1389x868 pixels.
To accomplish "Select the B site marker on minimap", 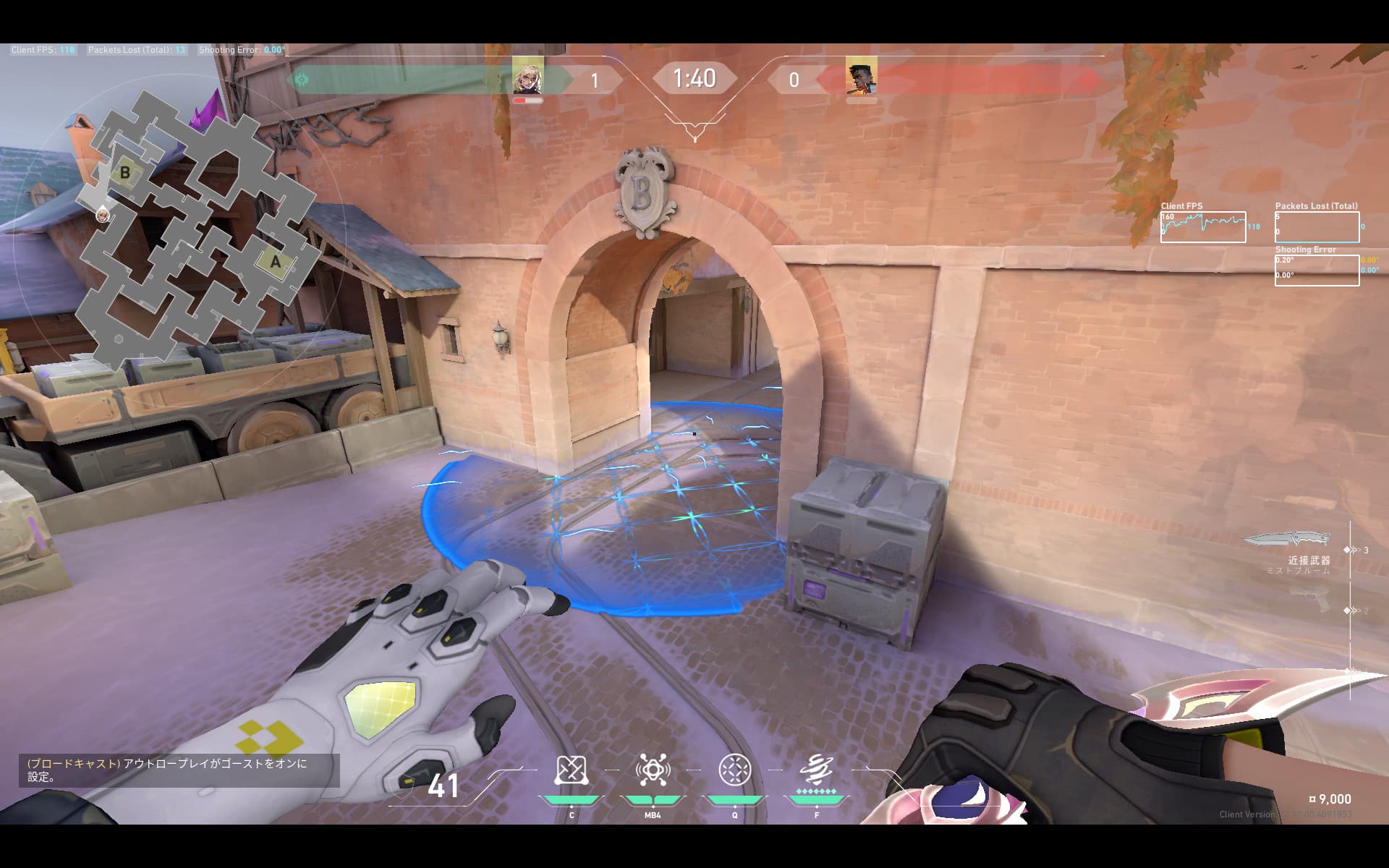I will (x=125, y=173).
